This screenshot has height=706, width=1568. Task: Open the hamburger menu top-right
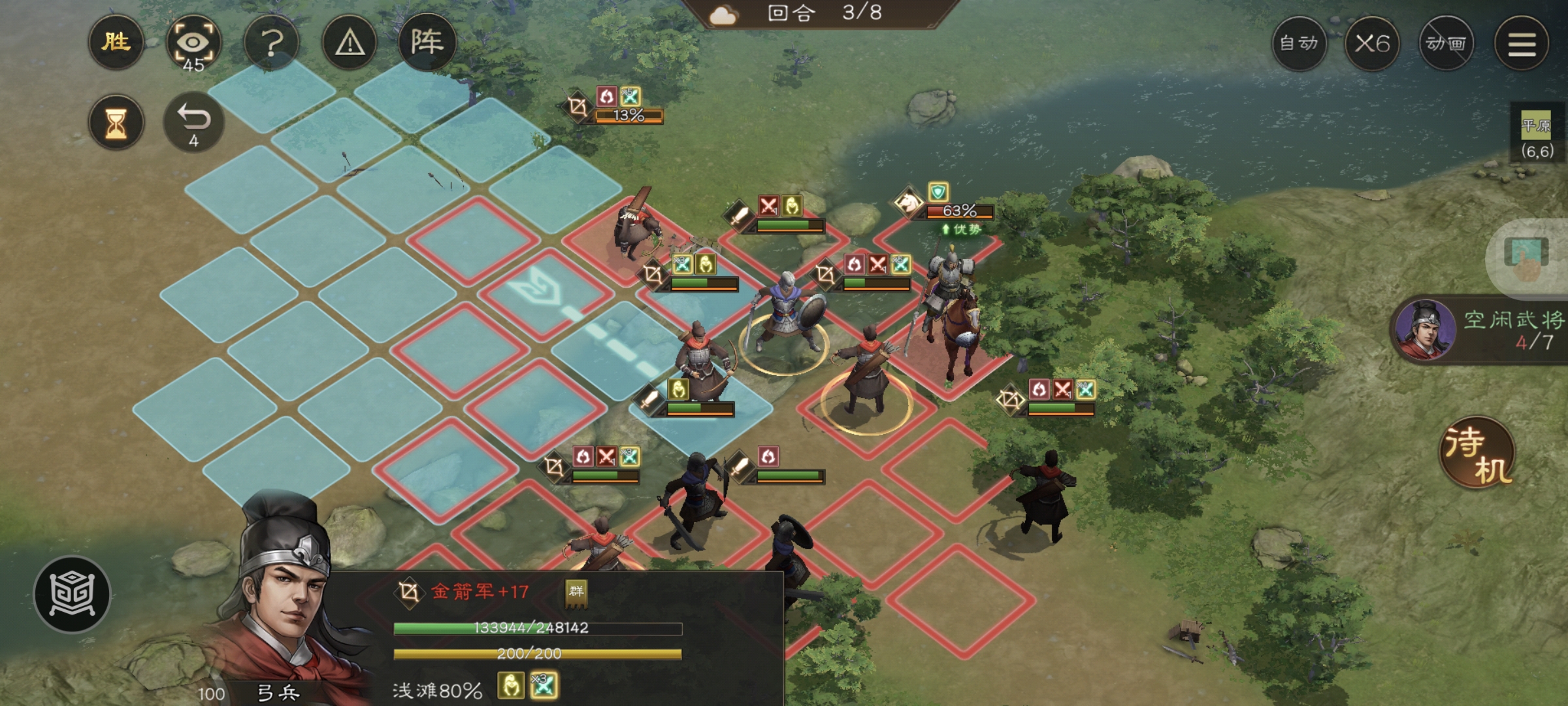click(x=1522, y=43)
